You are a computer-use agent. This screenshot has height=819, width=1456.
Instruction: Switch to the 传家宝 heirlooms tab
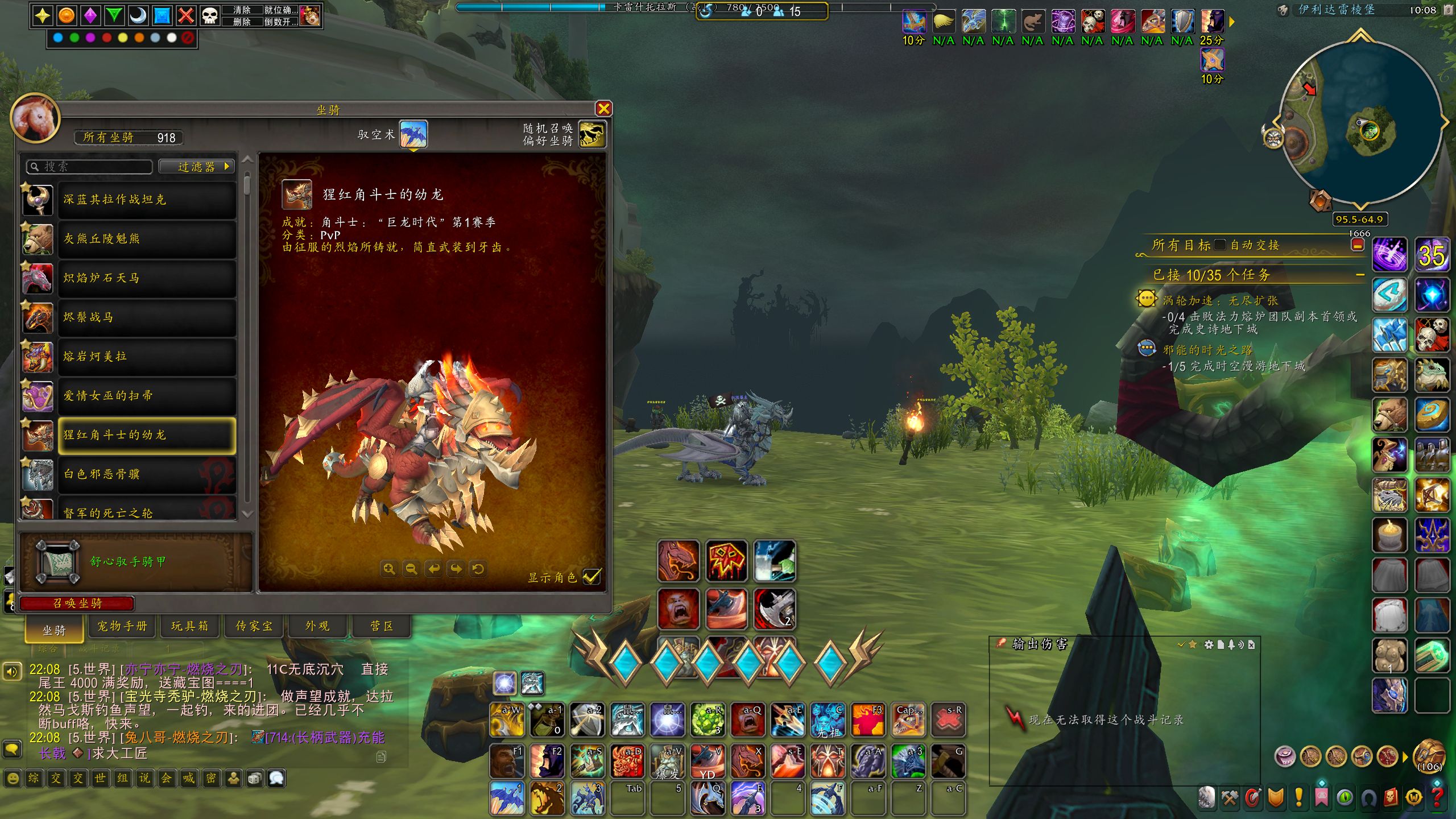[x=254, y=626]
